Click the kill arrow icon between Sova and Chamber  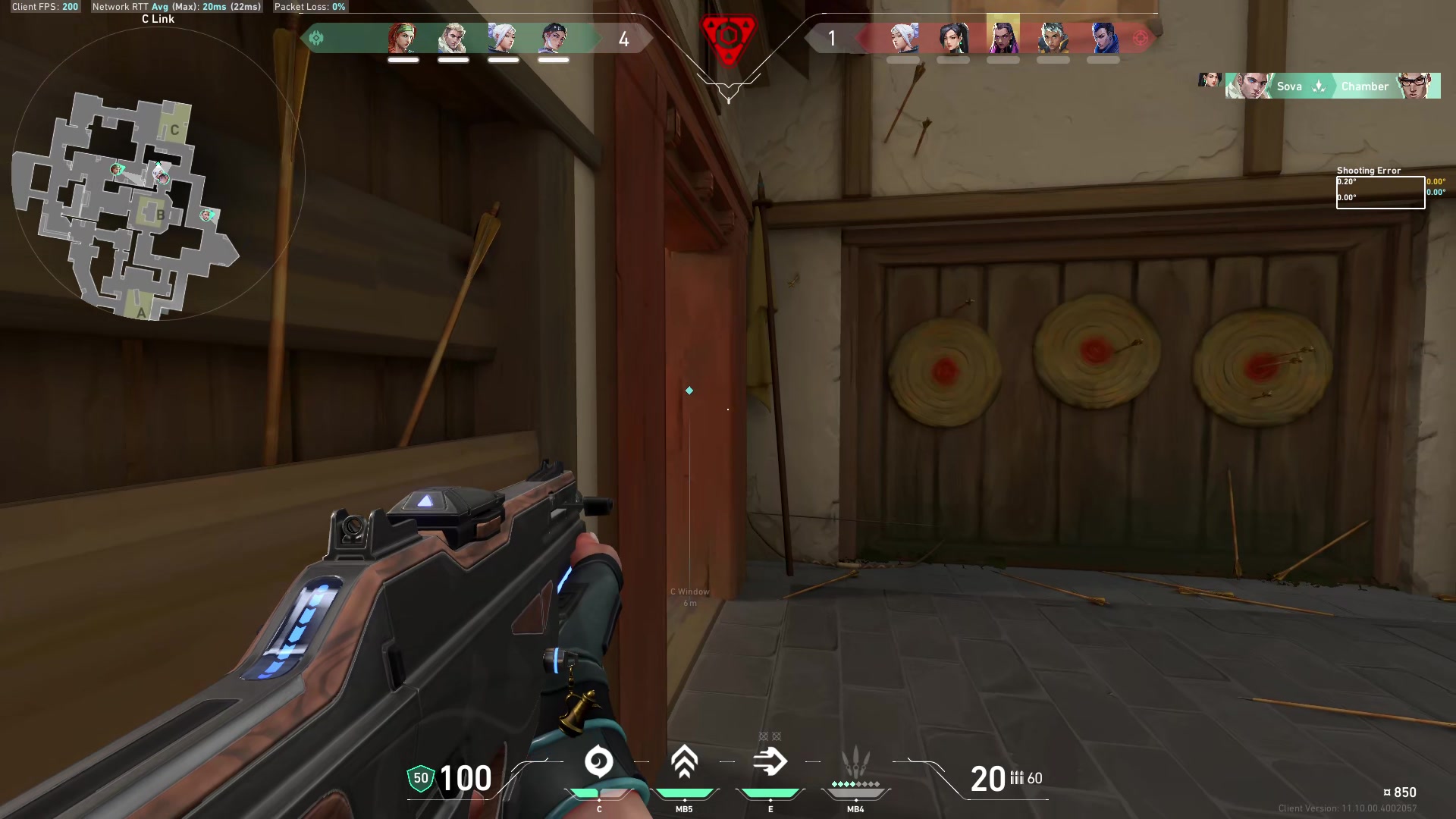(x=1317, y=86)
